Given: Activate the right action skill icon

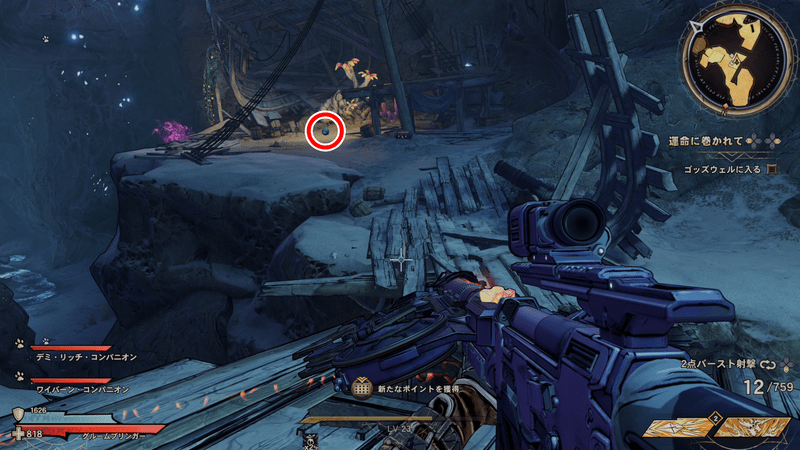Looking at the screenshot, I should click(753, 427).
